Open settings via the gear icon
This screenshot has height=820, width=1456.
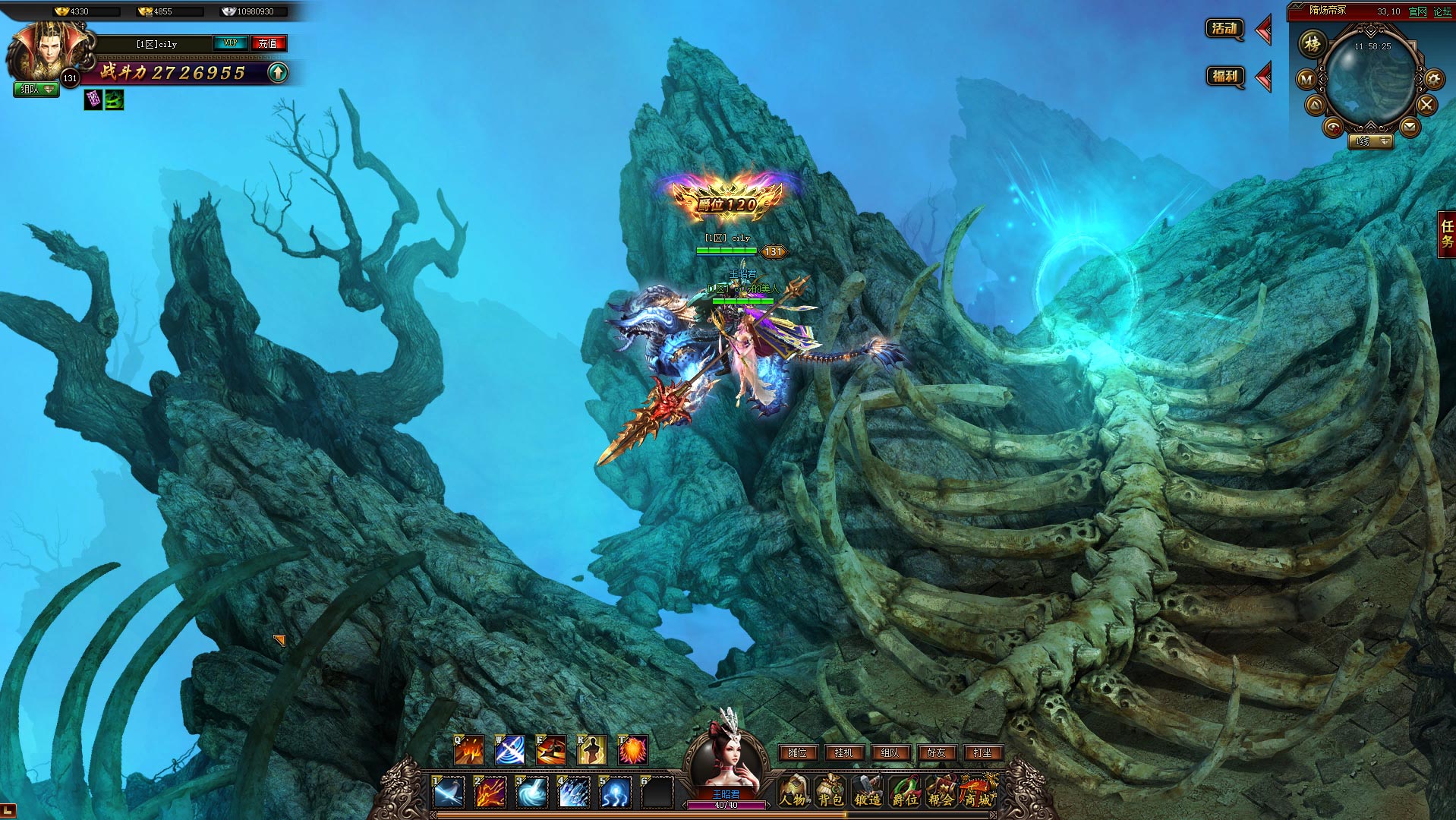tap(1433, 79)
